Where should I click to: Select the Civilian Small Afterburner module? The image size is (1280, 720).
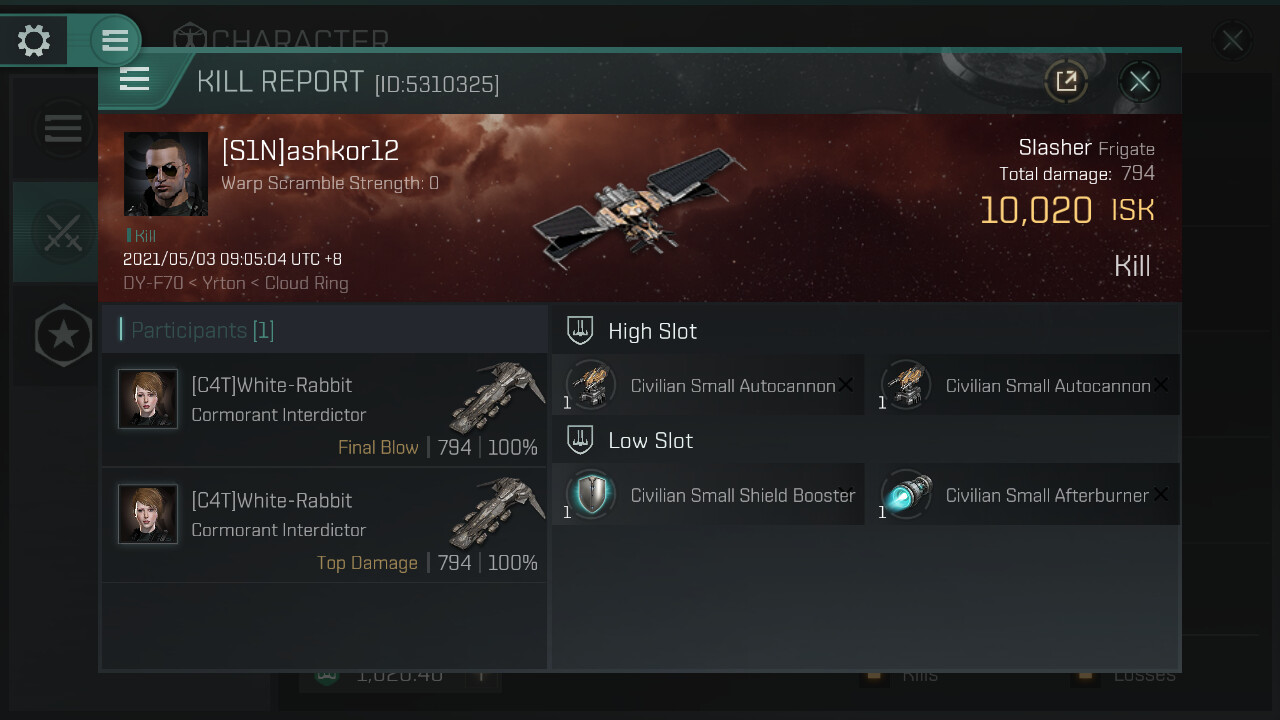1023,495
